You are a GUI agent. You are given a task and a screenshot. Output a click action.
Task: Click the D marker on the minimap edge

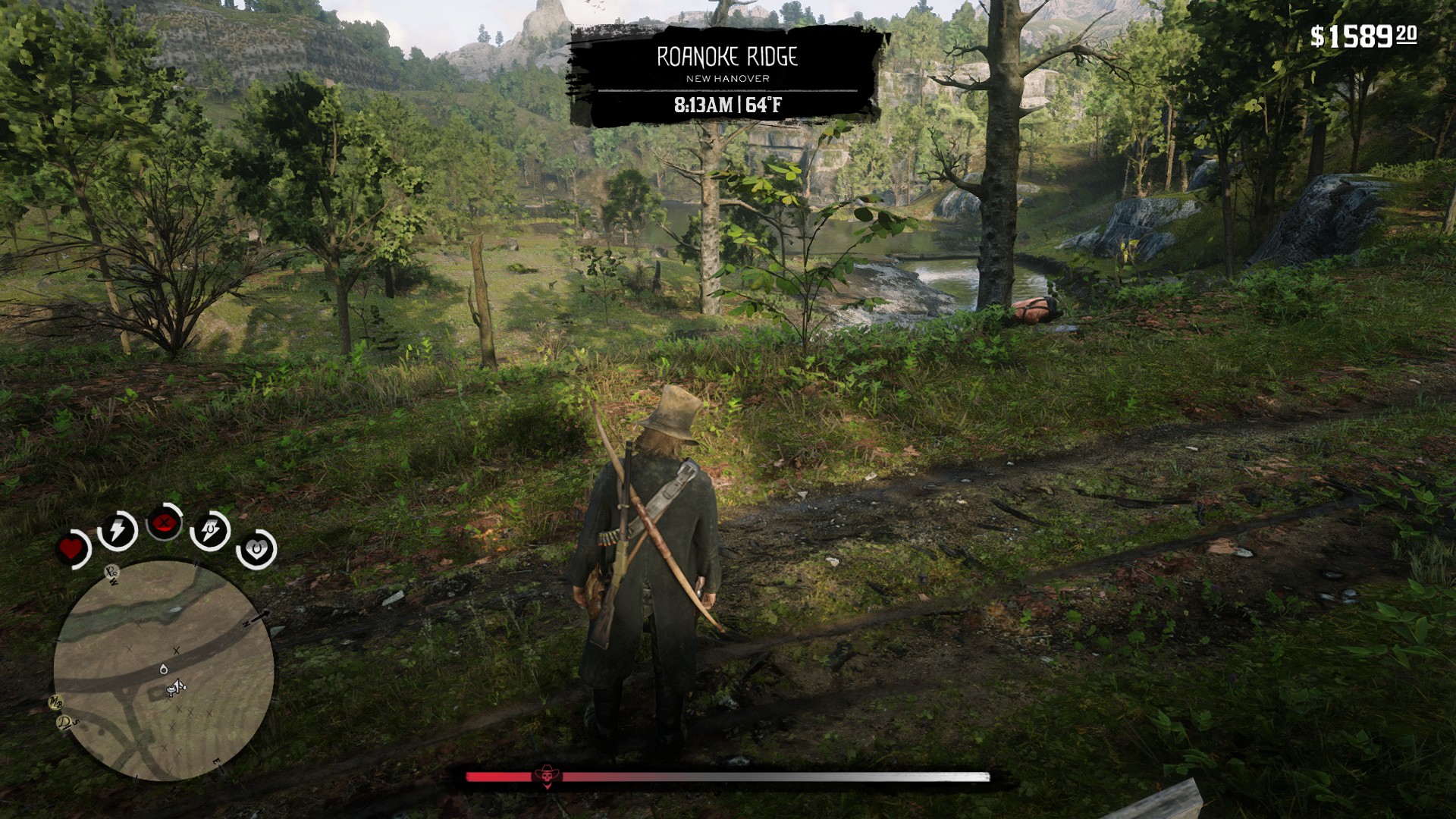pos(64,723)
